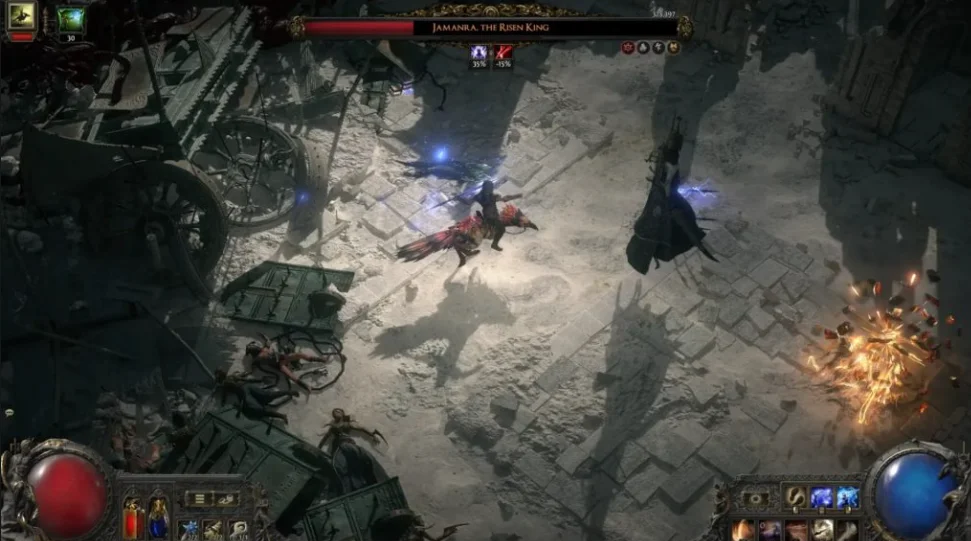Click the blue crystal star skill

[189, 529]
